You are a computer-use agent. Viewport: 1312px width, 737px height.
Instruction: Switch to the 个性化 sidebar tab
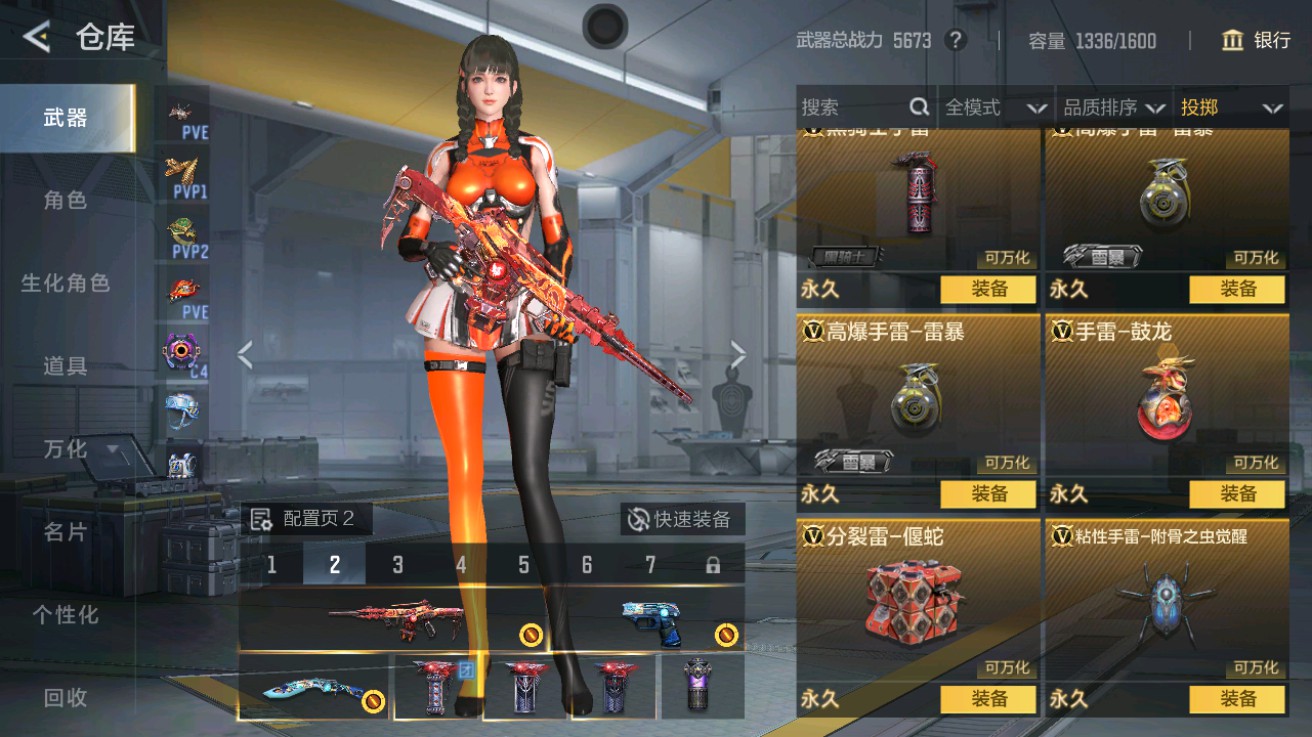tap(65, 618)
